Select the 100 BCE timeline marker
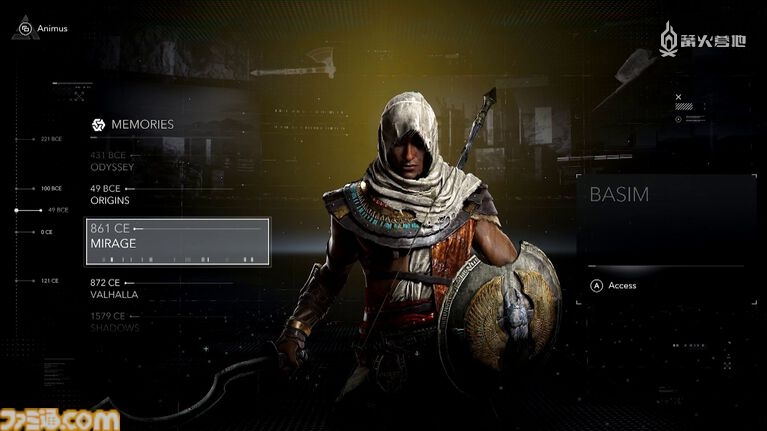The height and width of the screenshot is (431, 767). click(x=51, y=188)
